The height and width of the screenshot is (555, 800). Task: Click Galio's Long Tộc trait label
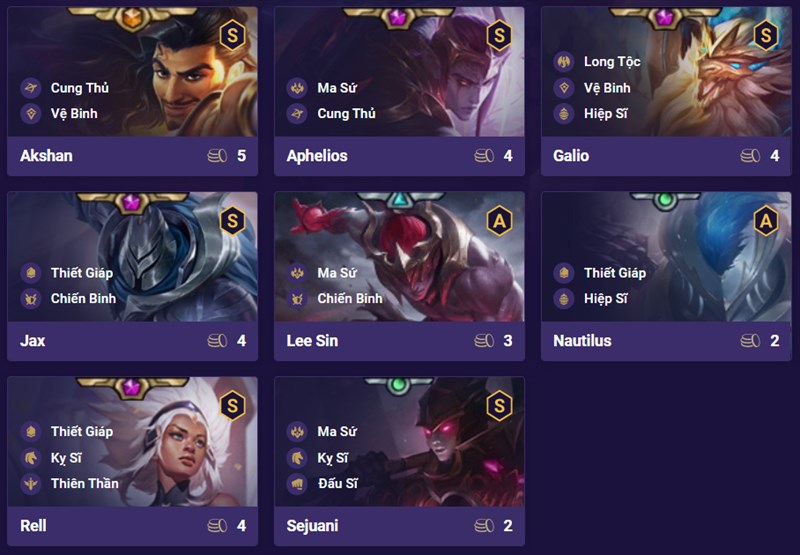[x=612, y=62]
